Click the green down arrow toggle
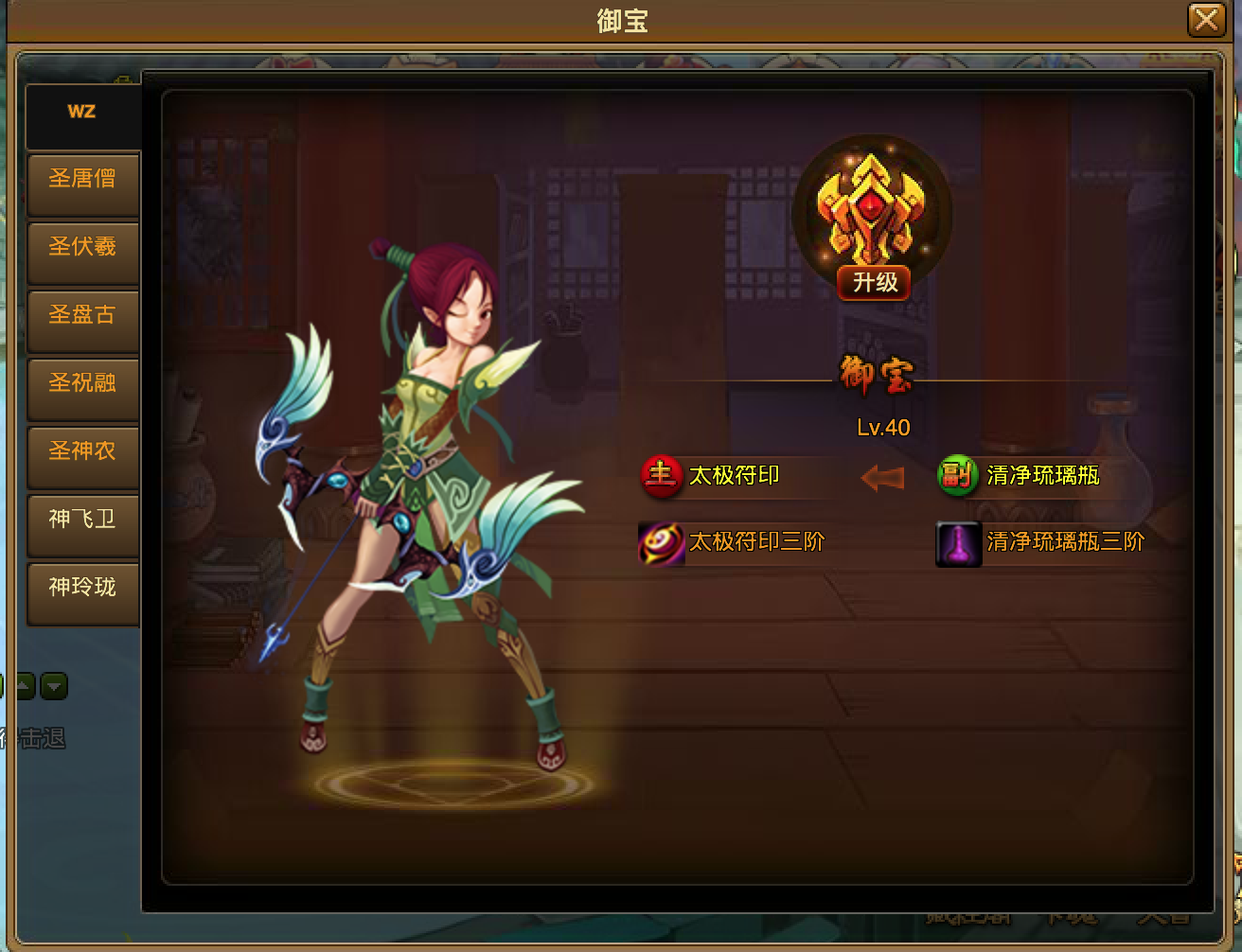1242x952 pixels. (54, 686)
